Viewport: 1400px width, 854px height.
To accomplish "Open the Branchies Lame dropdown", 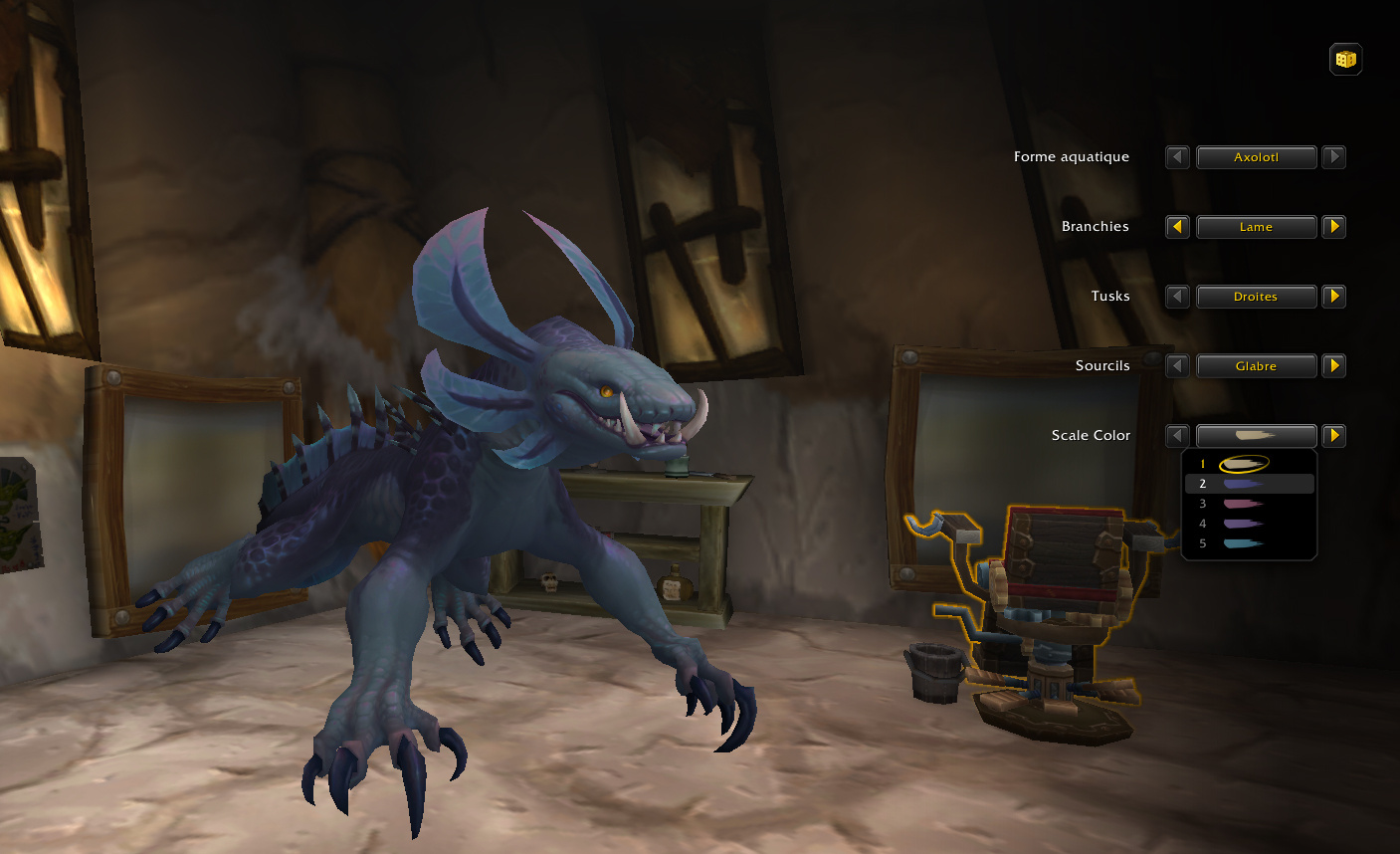I will 1256,227.
